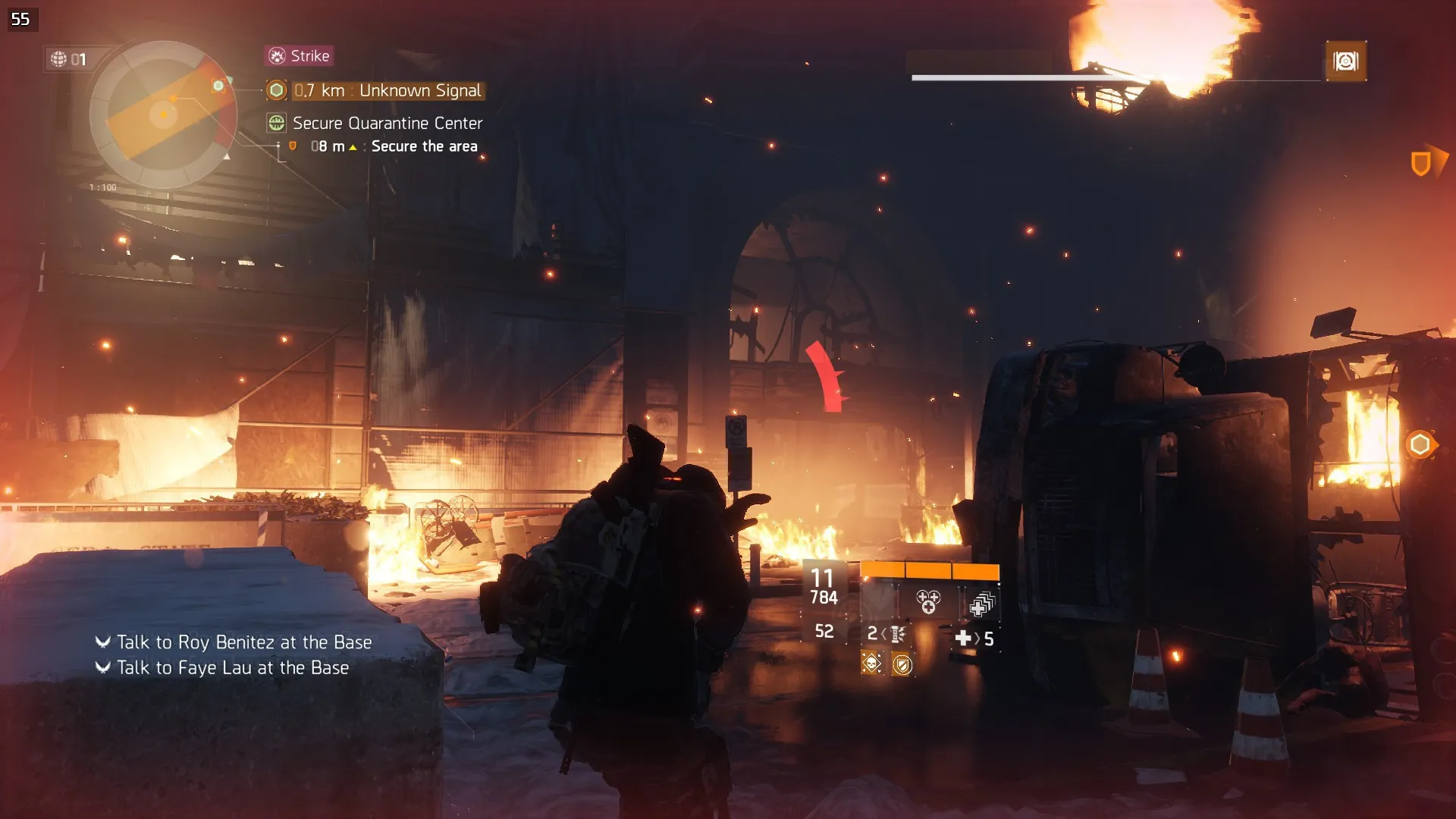This screenshot has width=1456, height=819.
Task: Open the Secure Quarantine Center mission
Action: point(387,123)
